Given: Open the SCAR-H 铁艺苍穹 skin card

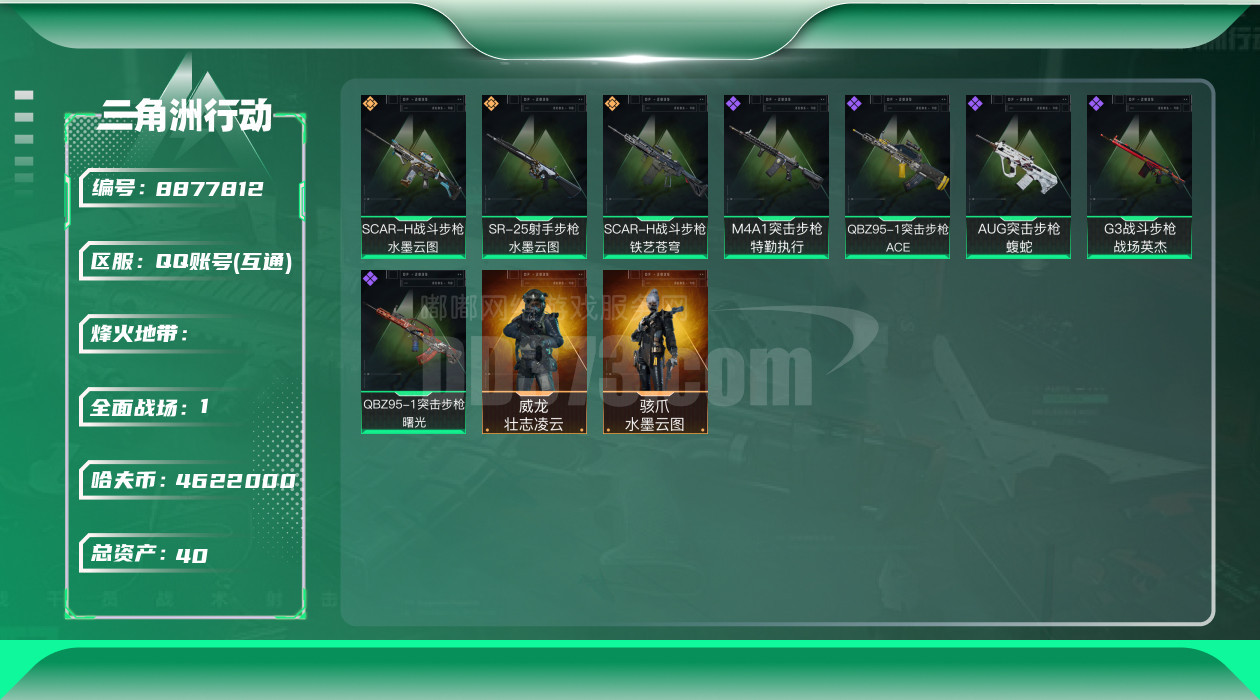Looking at the screenshot, I should [655, 176].
